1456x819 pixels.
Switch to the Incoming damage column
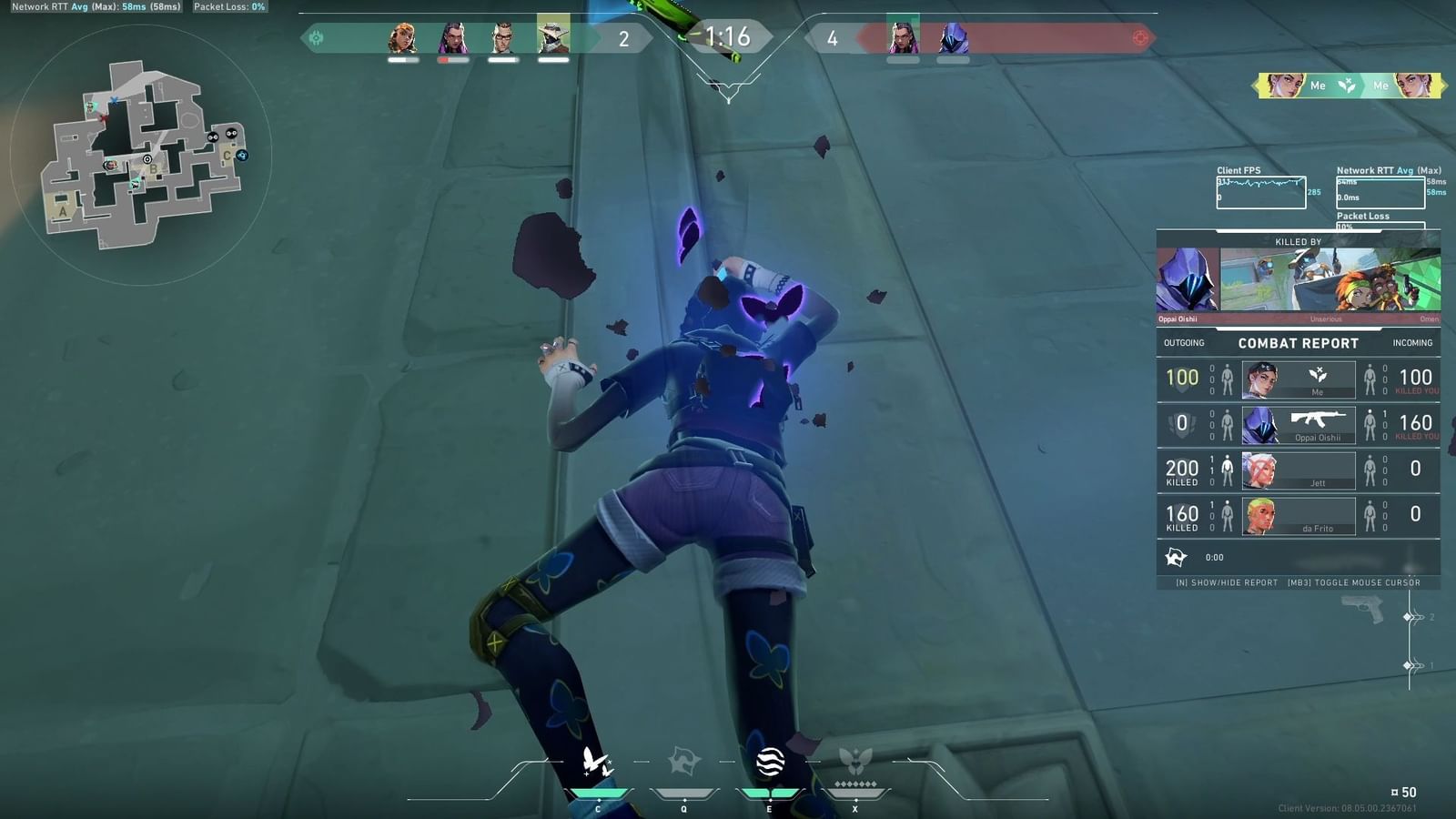pyautogui.click(x=1412, y=342)
